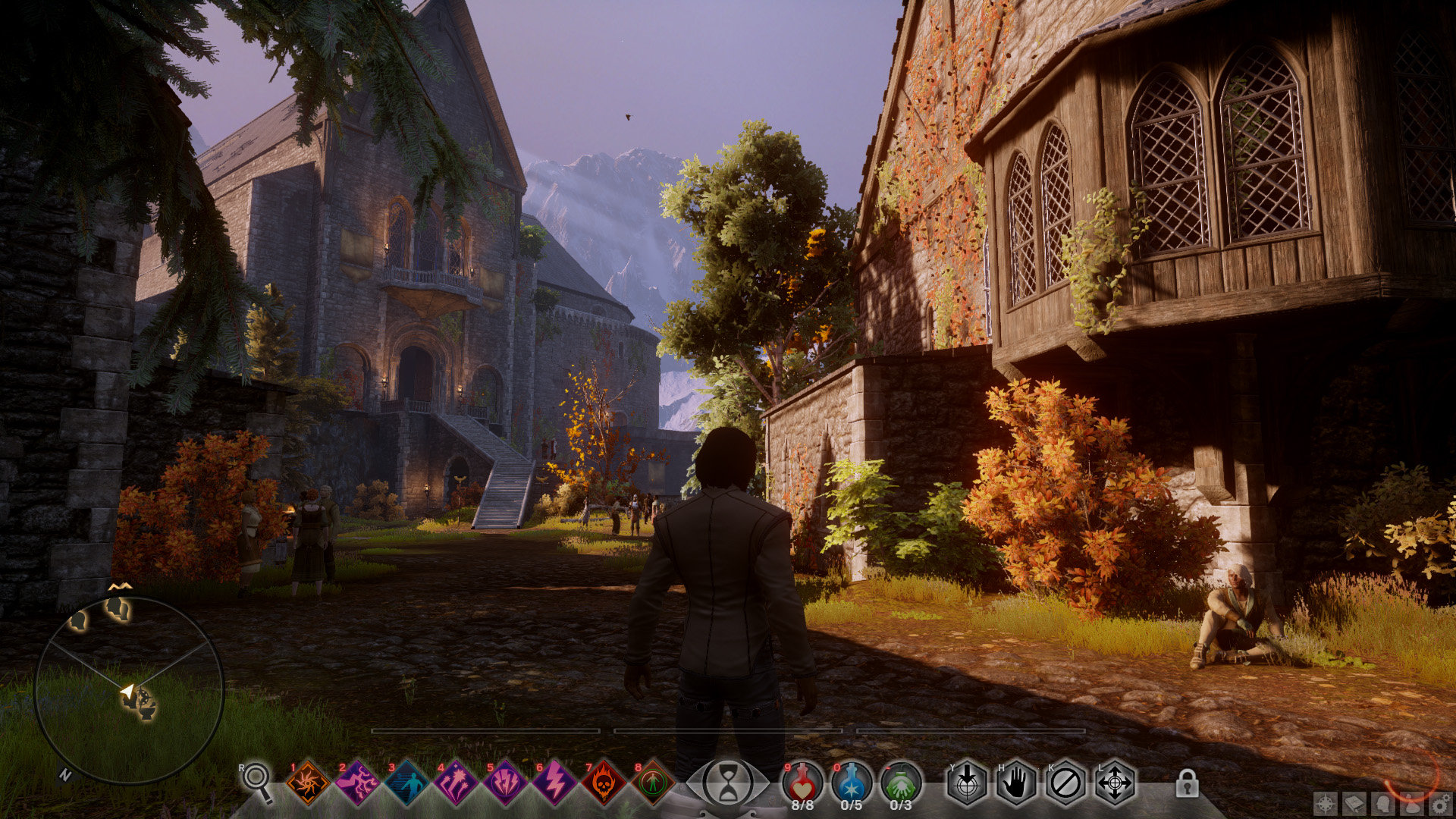
Task: Activate the triple lightning circle ability
Action: 505,783
